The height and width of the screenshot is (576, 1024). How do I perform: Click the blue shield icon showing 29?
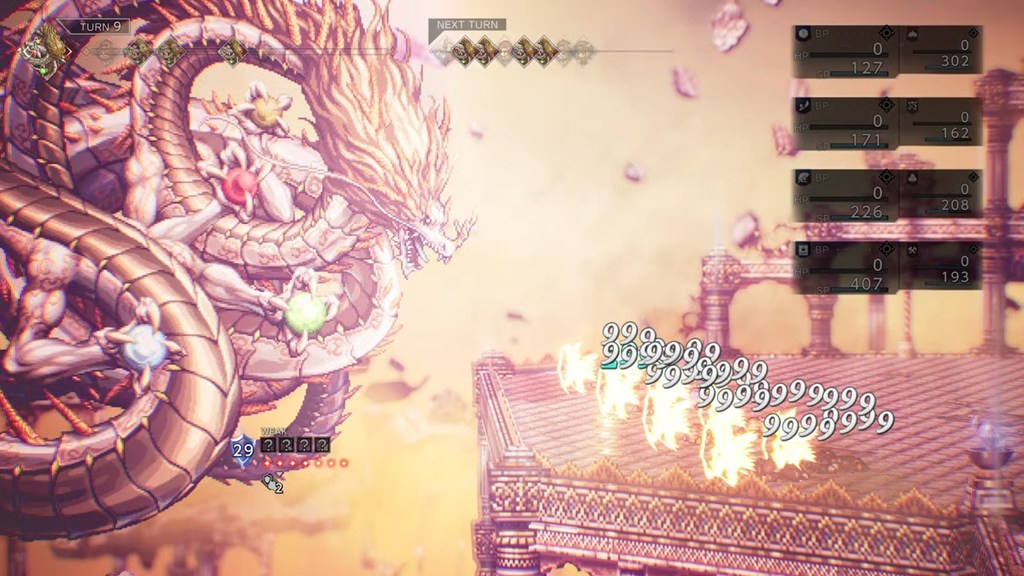pyautogui.click(x=243, y=450)
